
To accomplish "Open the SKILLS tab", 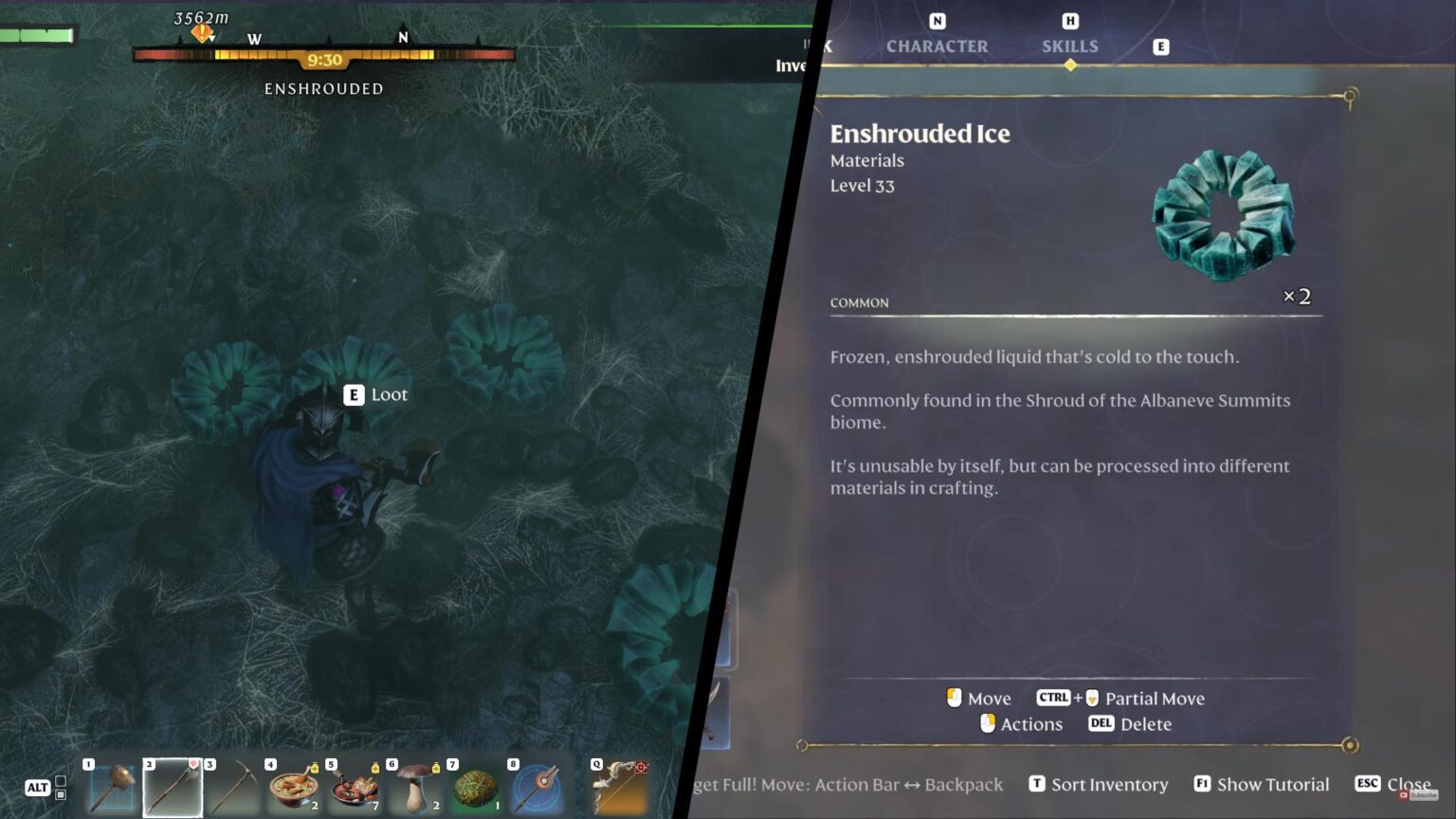I will tap(1069, 45).
